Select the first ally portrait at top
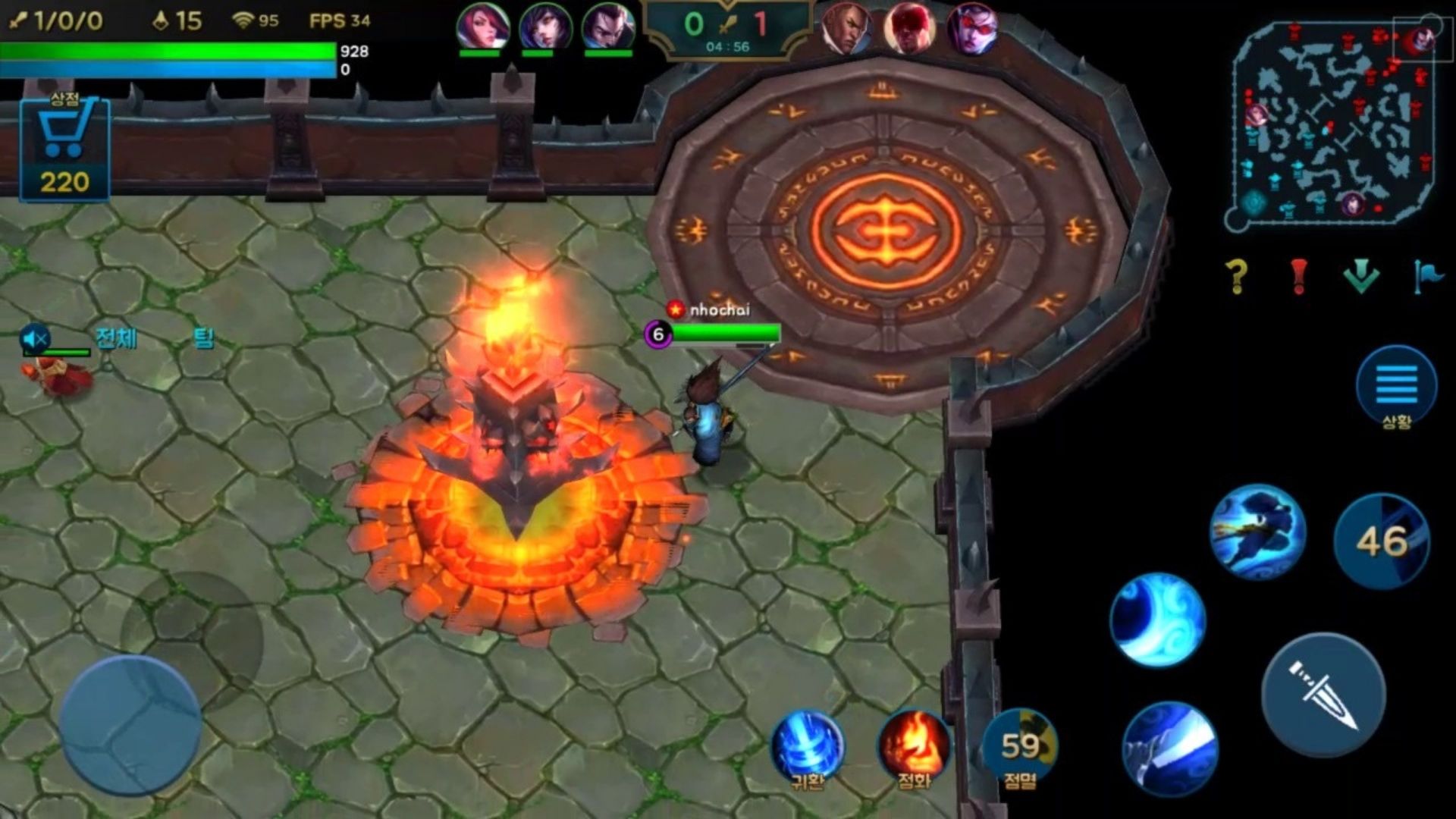 tap(482, 27)
